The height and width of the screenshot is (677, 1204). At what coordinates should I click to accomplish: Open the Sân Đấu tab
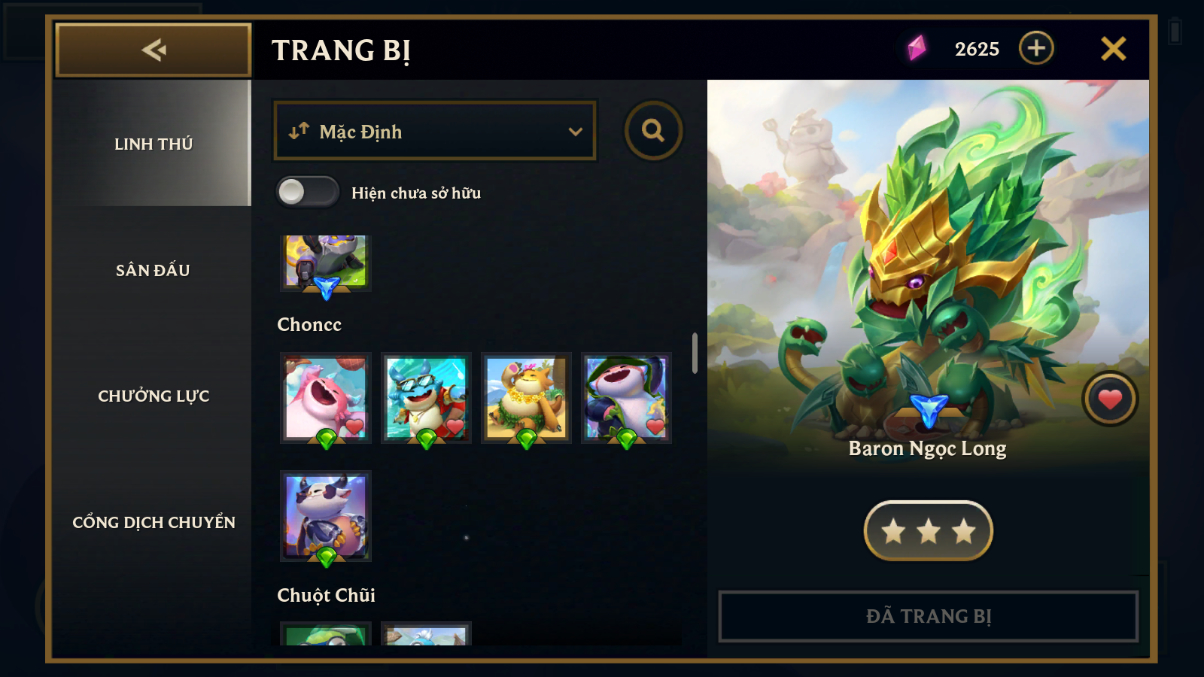[153, 270]
